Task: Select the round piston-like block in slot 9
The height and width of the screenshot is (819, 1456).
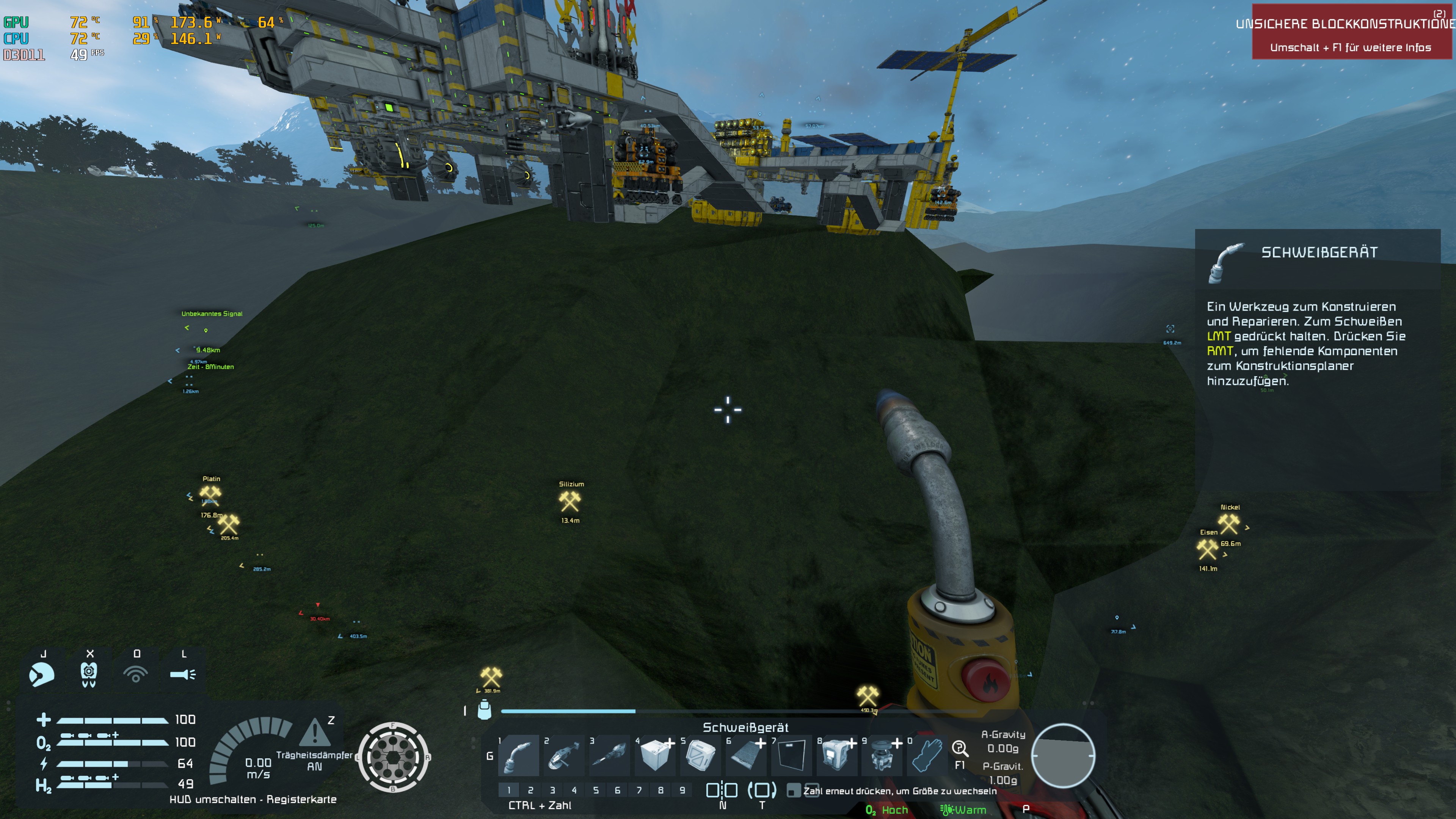Action: pyautogui.click(x=882, y=756)
